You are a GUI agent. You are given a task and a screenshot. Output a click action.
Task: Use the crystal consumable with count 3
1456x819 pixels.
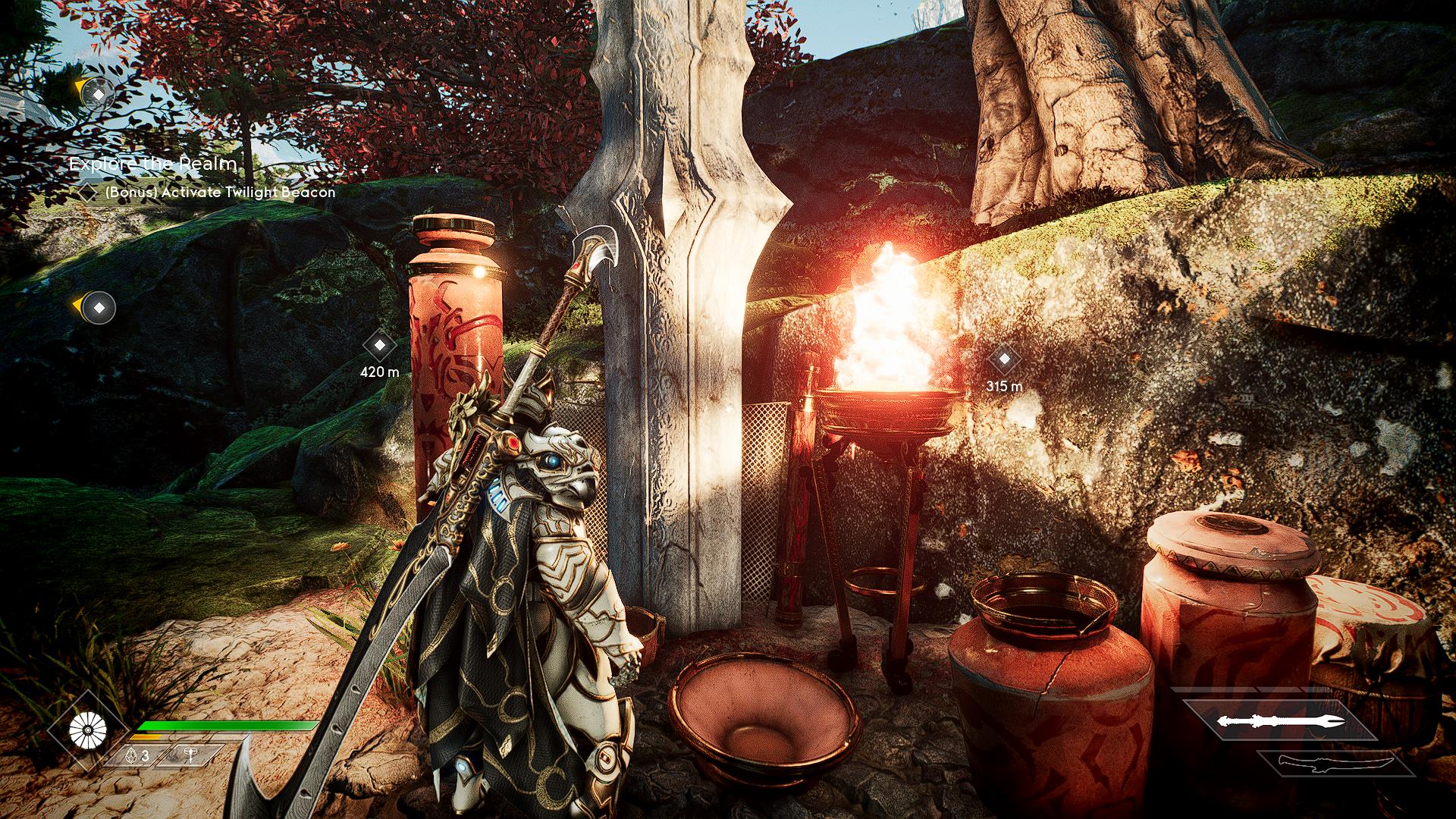click(x=137, y=756)
